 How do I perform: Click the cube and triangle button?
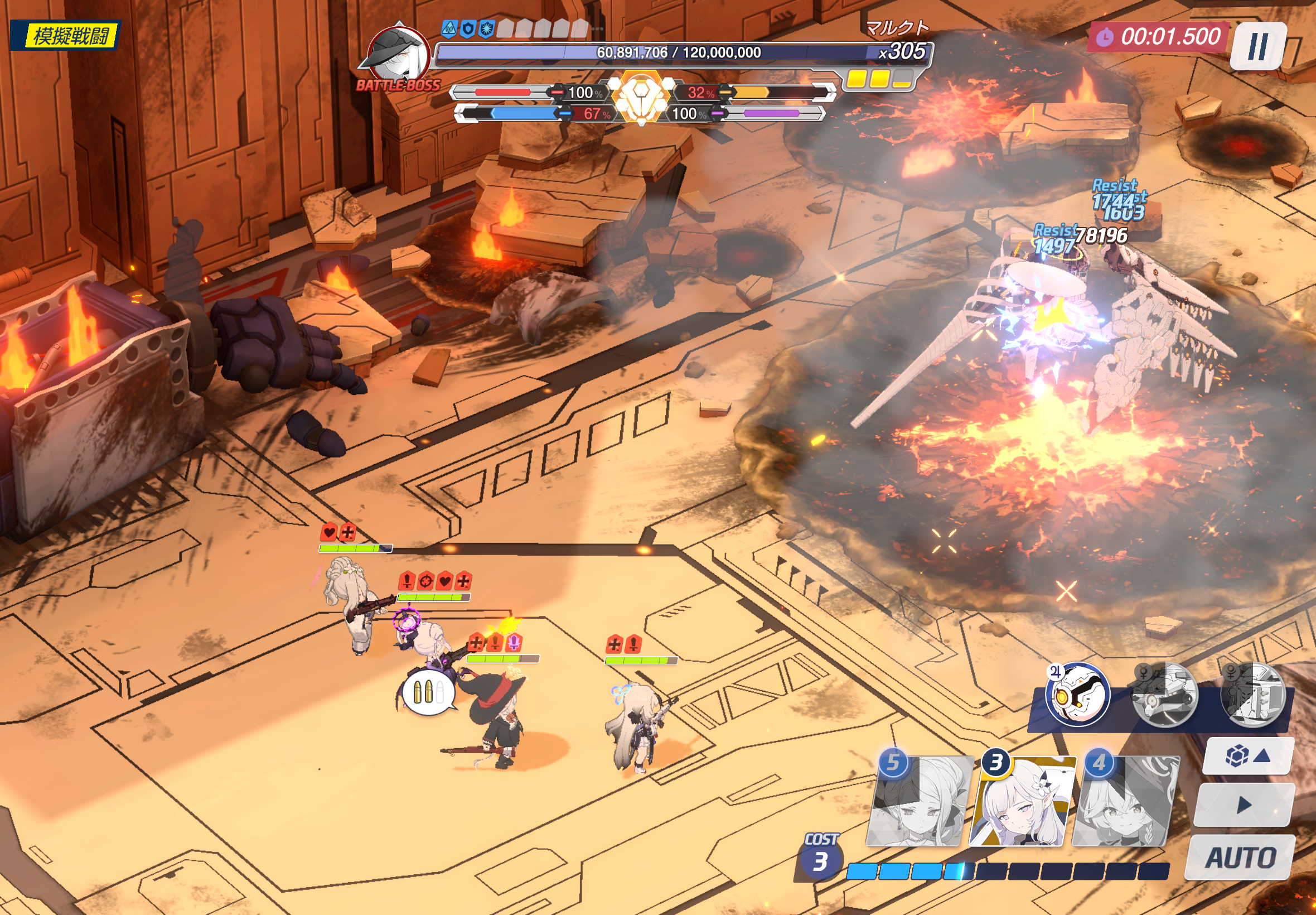1247,756
